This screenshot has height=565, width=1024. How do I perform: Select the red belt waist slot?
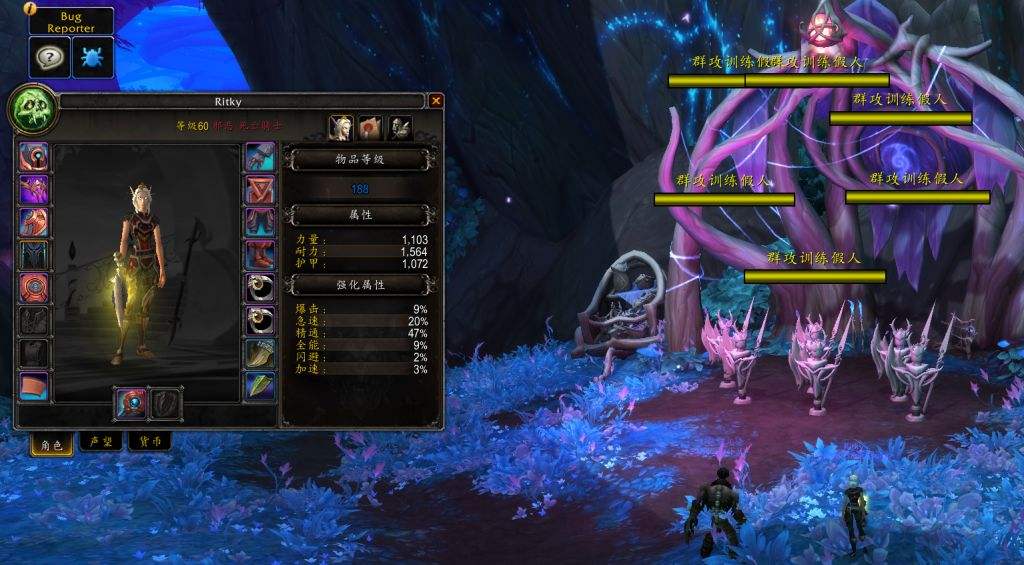(260, 190)
